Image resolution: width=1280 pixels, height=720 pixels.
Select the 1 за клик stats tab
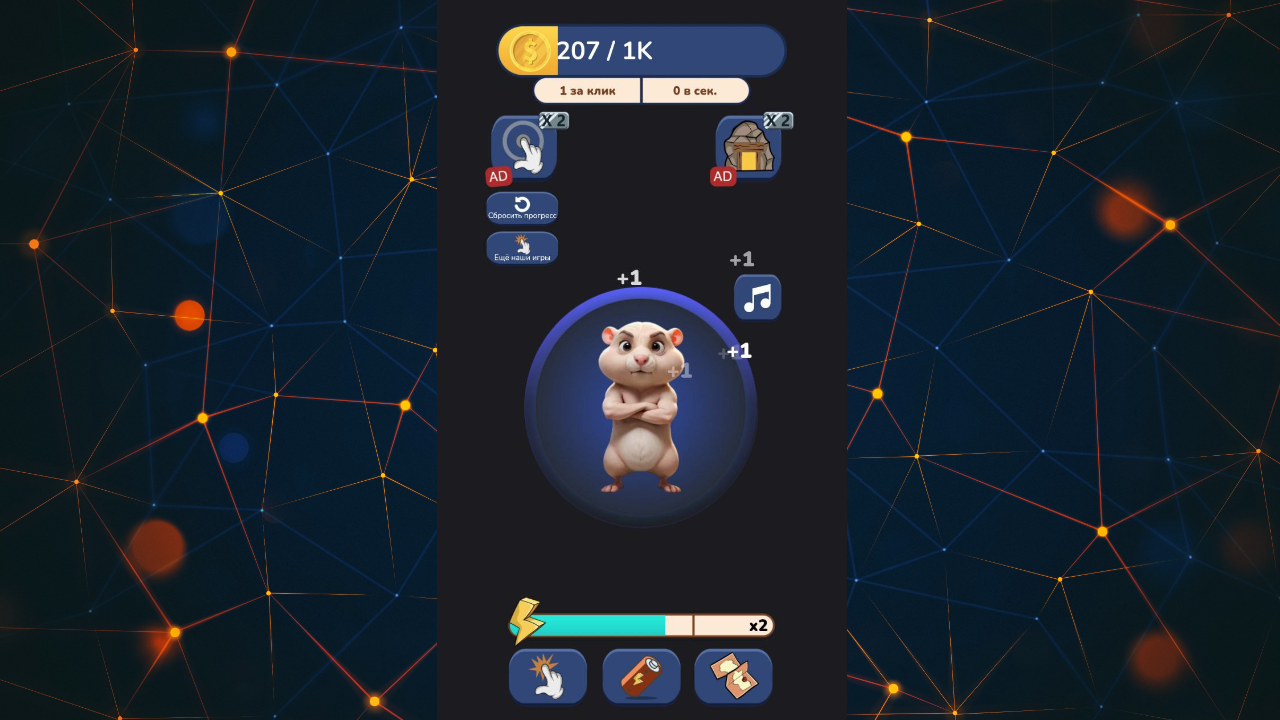click(587, 90)
